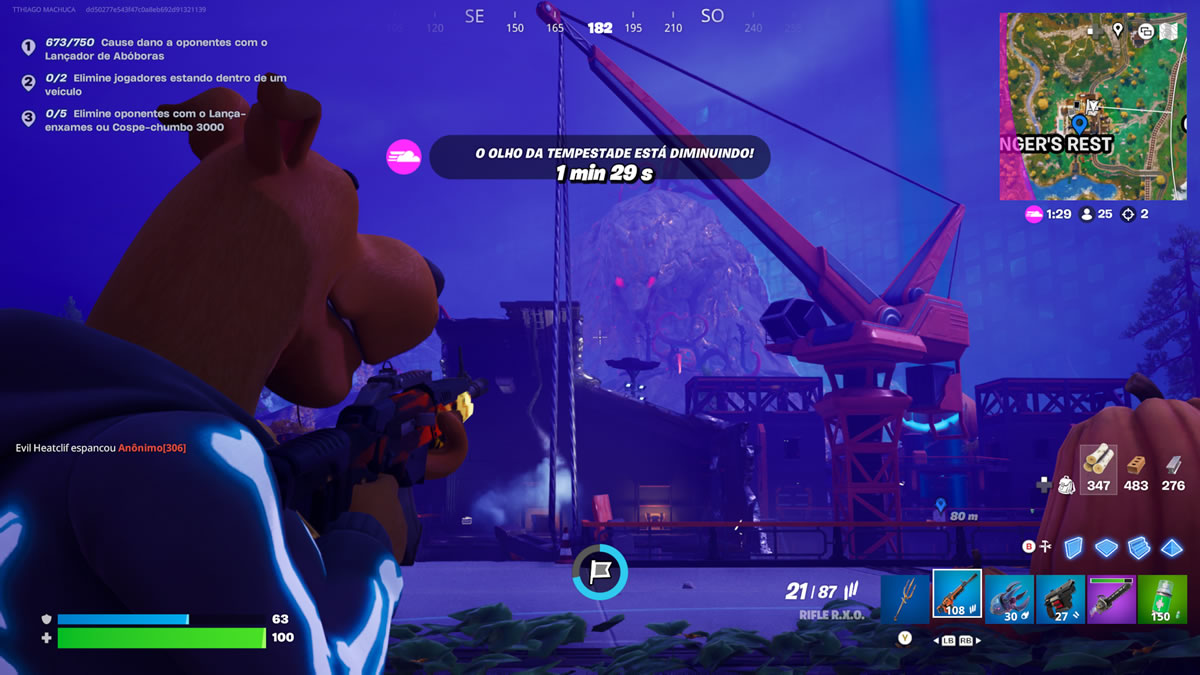Open the backpack inventory icon

1066,485
